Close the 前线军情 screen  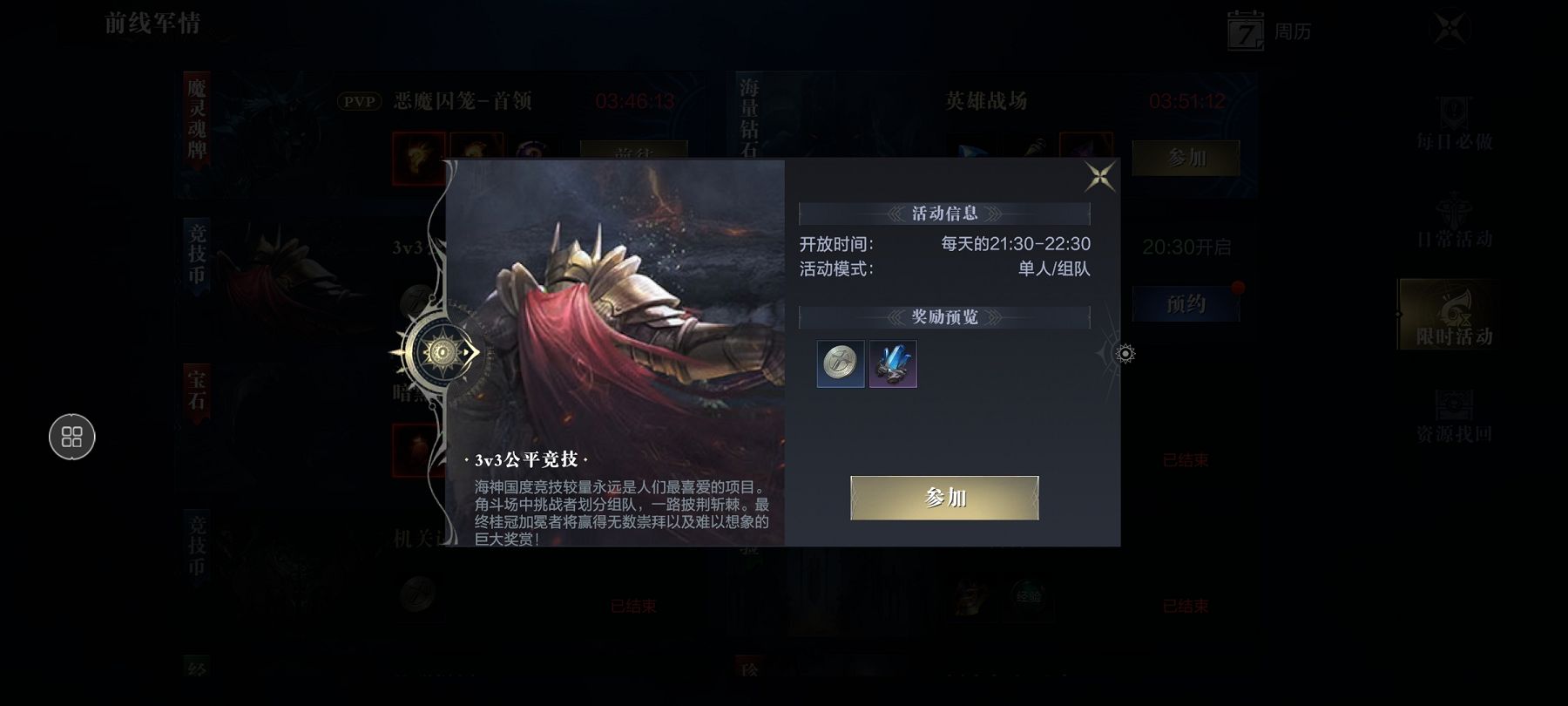point(1450,29)
